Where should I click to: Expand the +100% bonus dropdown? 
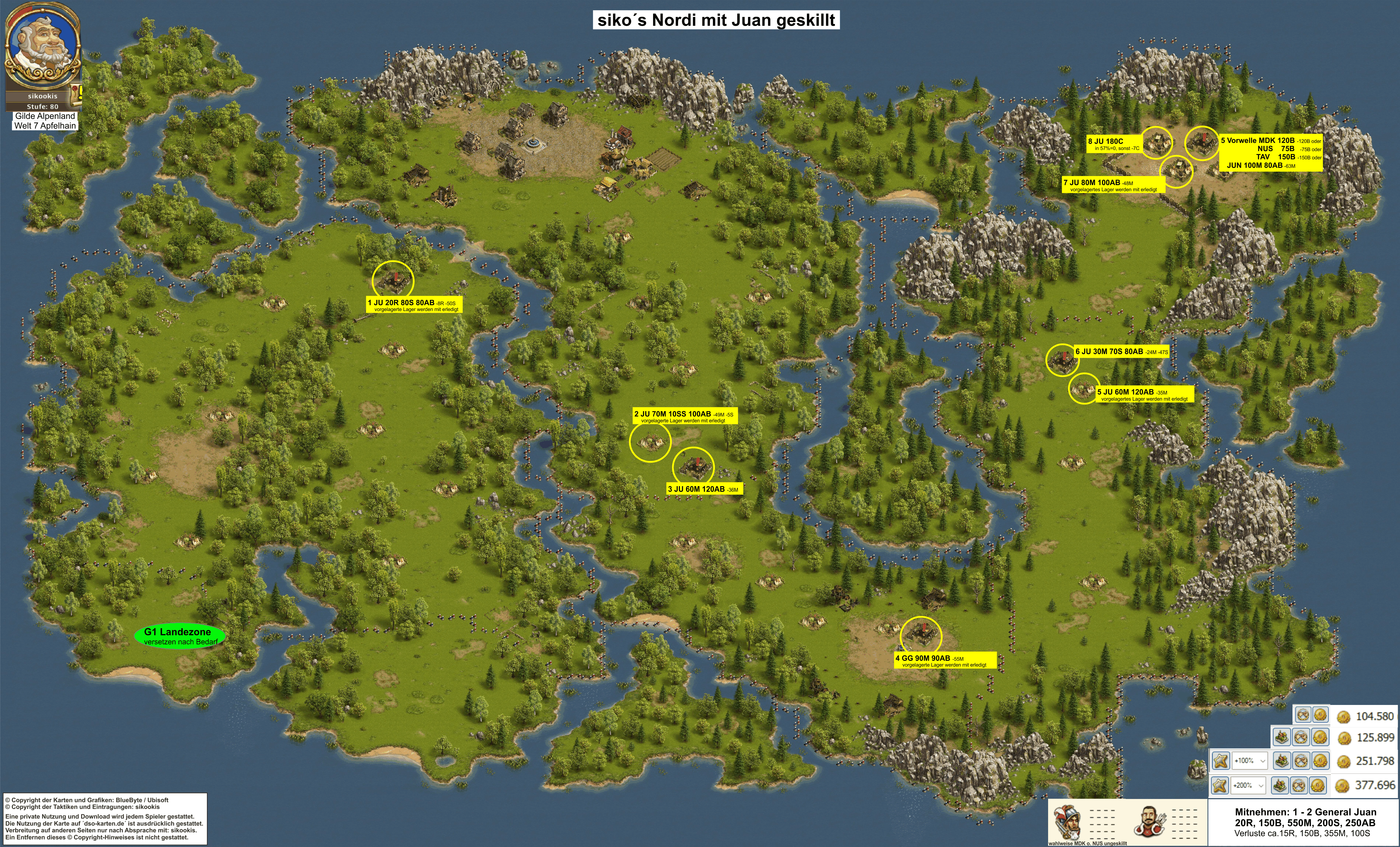(1250, 761)
